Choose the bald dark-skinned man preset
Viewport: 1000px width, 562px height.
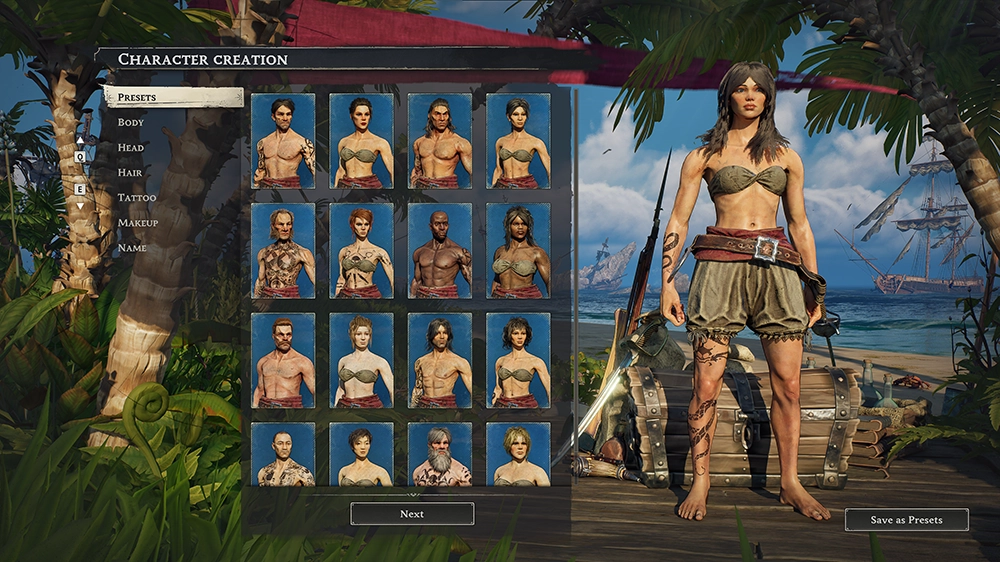click(x=440, y=251)
